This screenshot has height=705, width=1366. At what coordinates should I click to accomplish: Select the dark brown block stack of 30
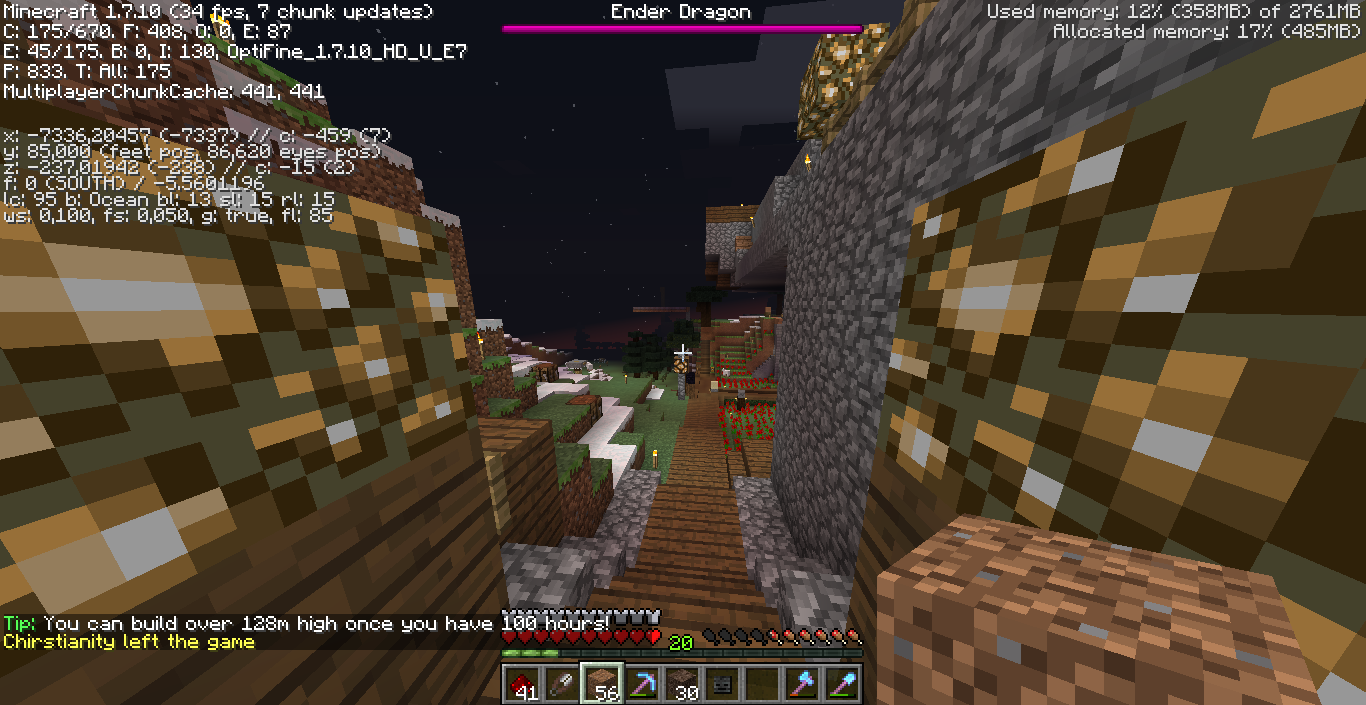(x=683, y=684)
